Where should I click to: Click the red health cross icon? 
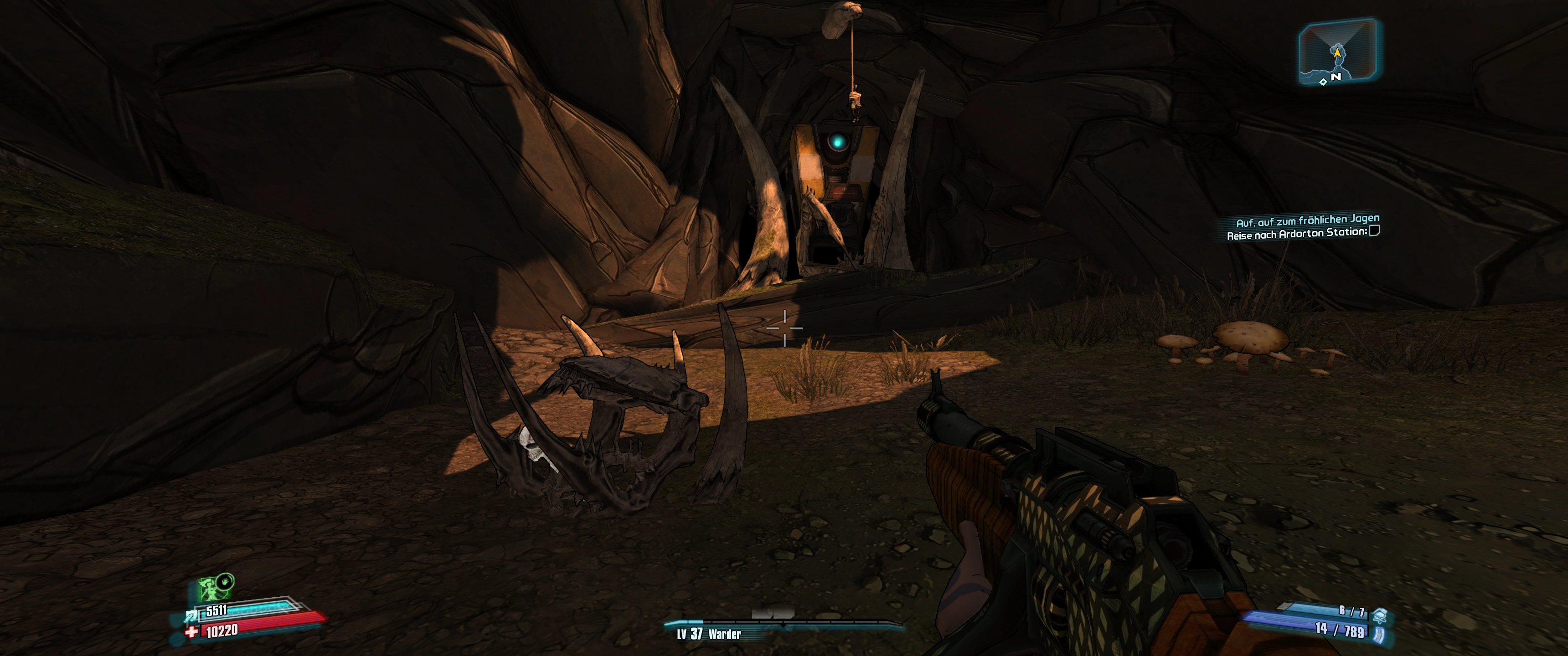click(192, 633)
